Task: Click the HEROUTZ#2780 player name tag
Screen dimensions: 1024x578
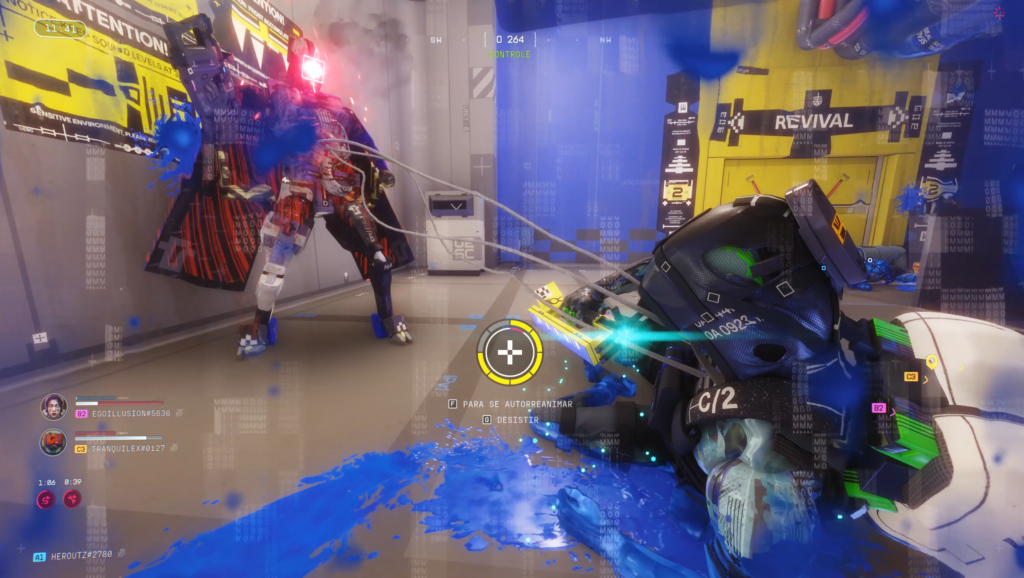Action: pyautogui.click(x=82, y=556)
